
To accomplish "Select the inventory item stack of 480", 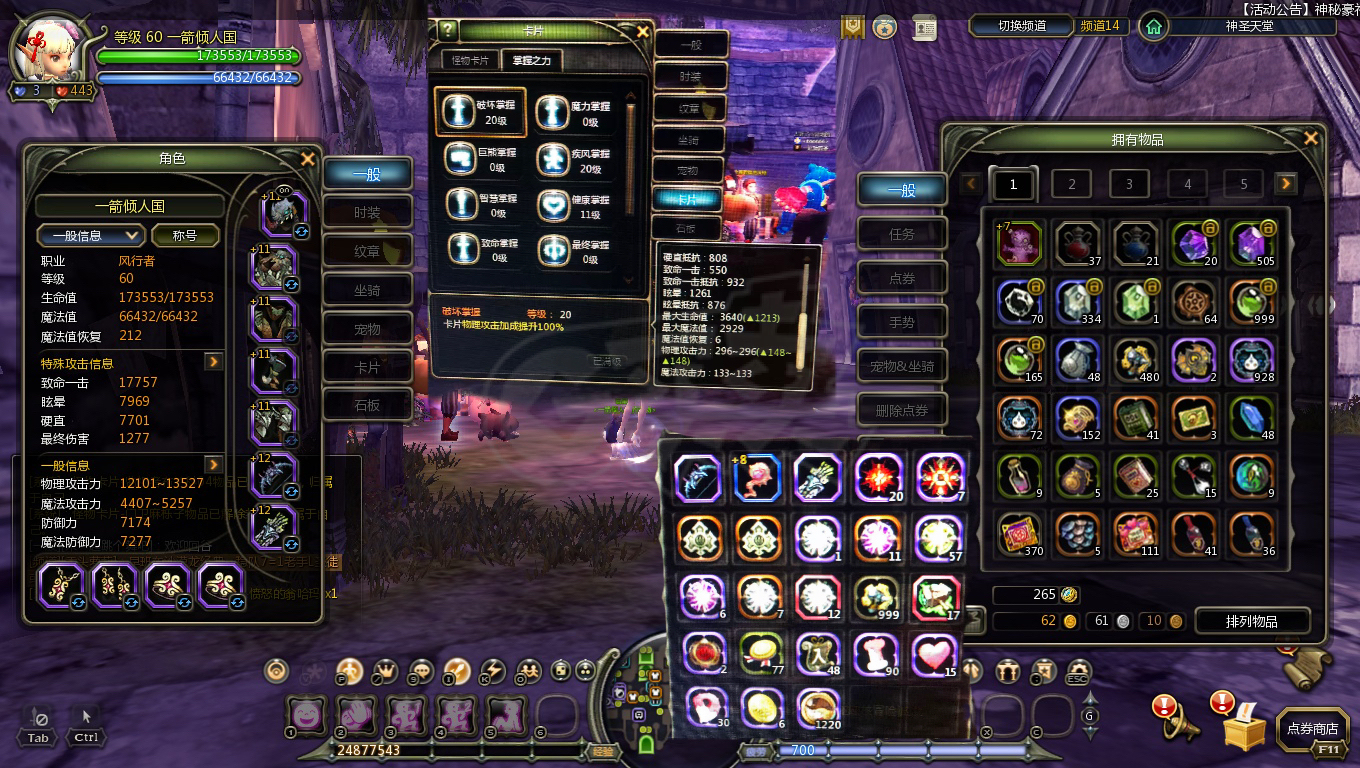I will [1136, 359].
